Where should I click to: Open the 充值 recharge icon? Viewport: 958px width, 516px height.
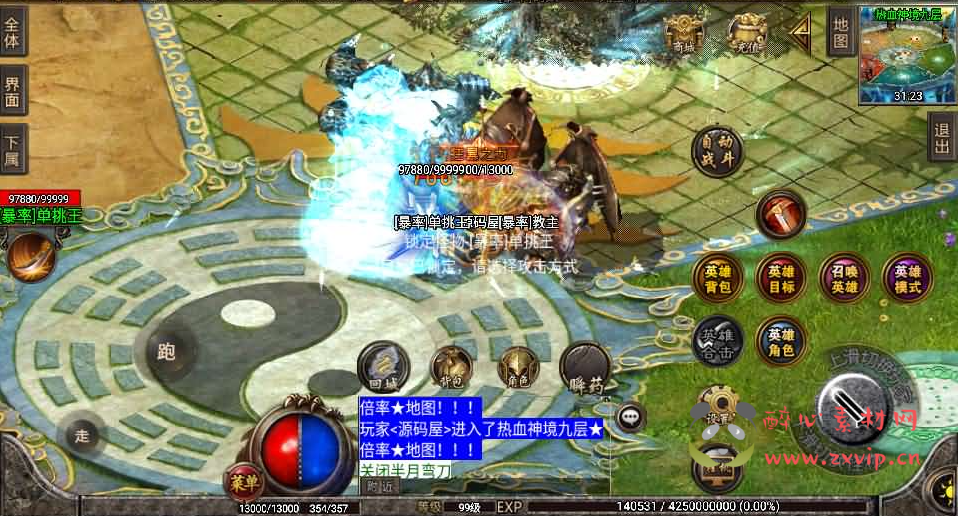(x=748, y=35)
